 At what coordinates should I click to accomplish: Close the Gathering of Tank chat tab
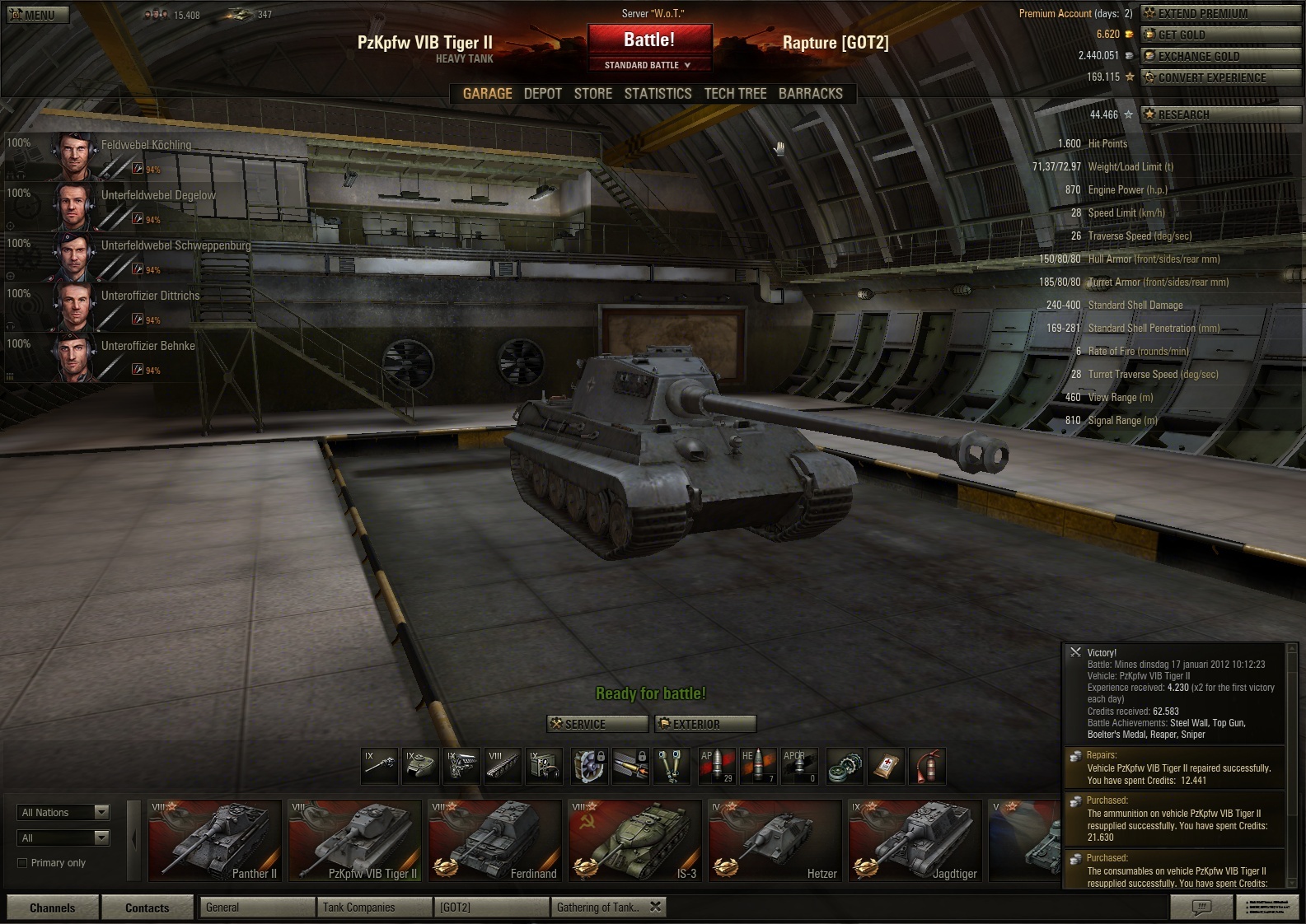(655, 907)
